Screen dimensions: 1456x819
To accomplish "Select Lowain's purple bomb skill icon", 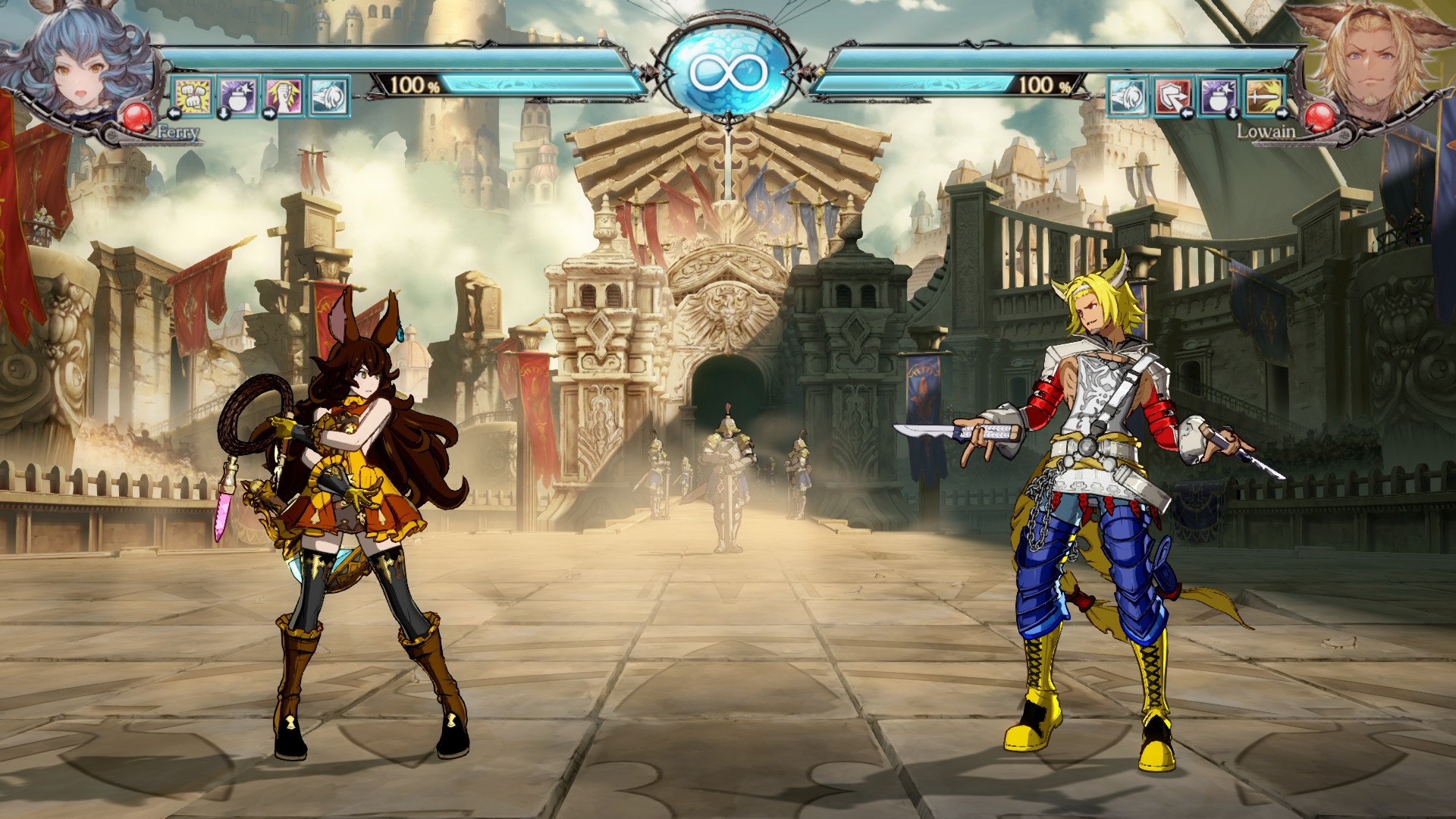I will click(x=1218, y=96).
